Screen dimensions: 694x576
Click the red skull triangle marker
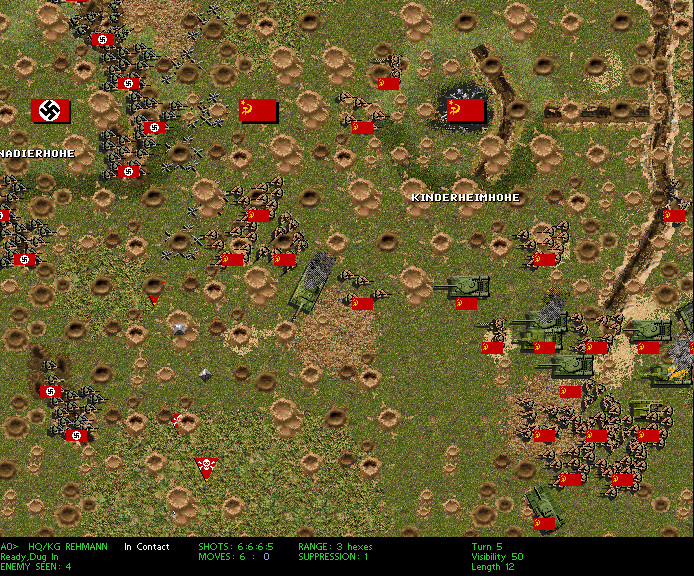(x=206, y=467)
